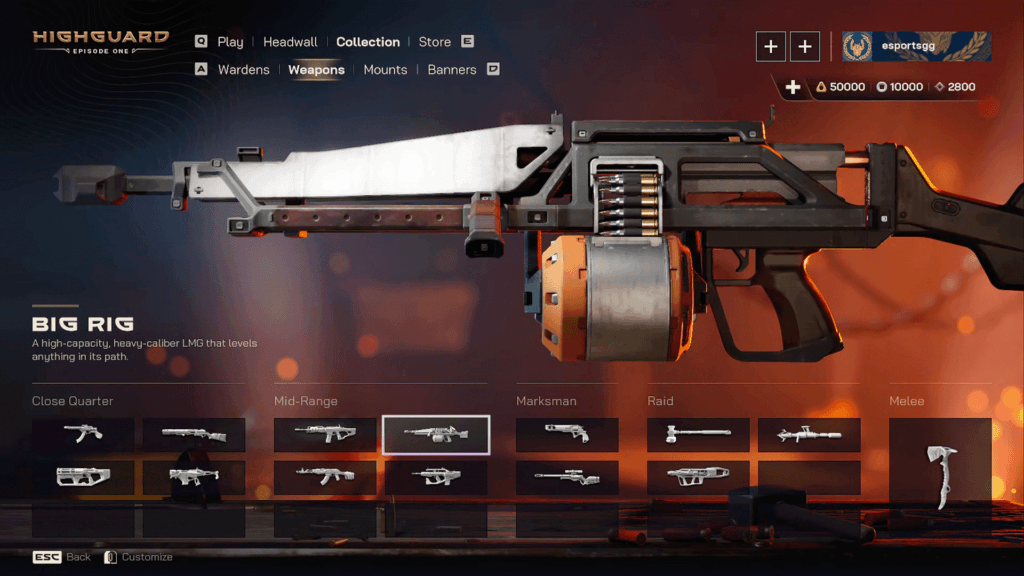The width and height of the screenshot is (1024, 576).
Task: Select the highlighted Big Rig LMG tile
Action: [x=436, y=434]
